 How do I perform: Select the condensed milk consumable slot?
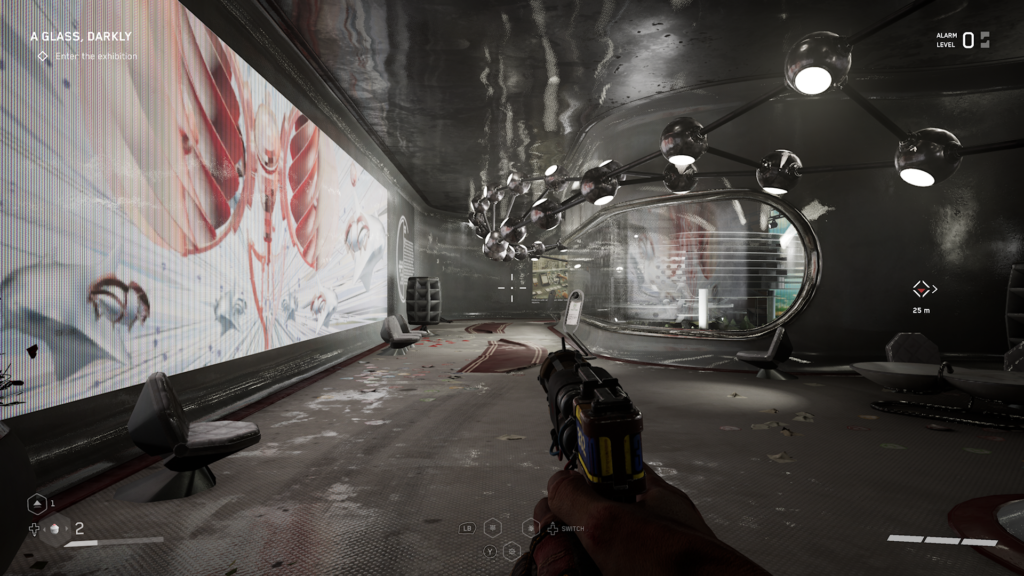pyautogui.click(x=55, y=529)
